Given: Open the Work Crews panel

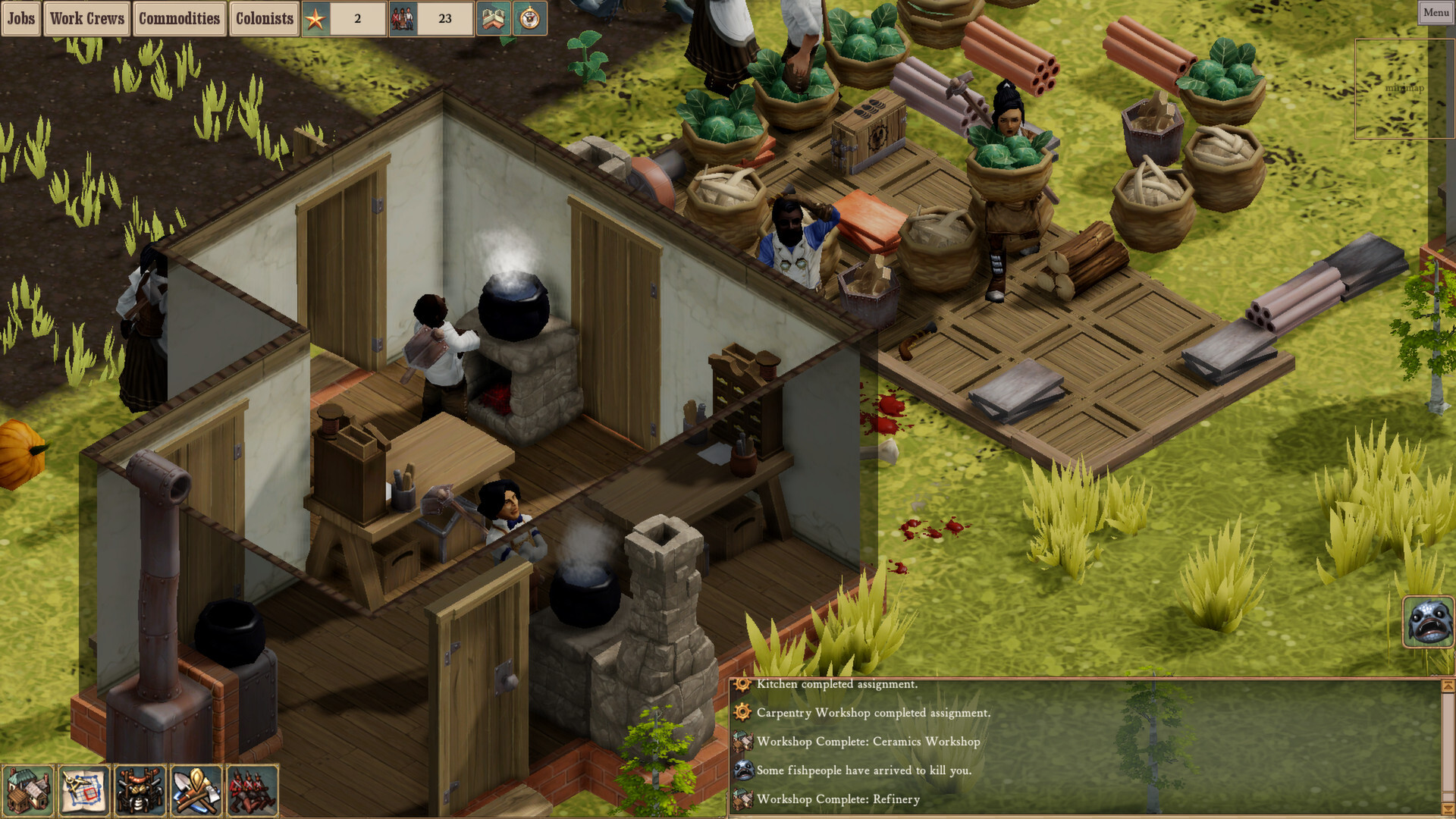Looking at the screenshot, I should point(86,19).
